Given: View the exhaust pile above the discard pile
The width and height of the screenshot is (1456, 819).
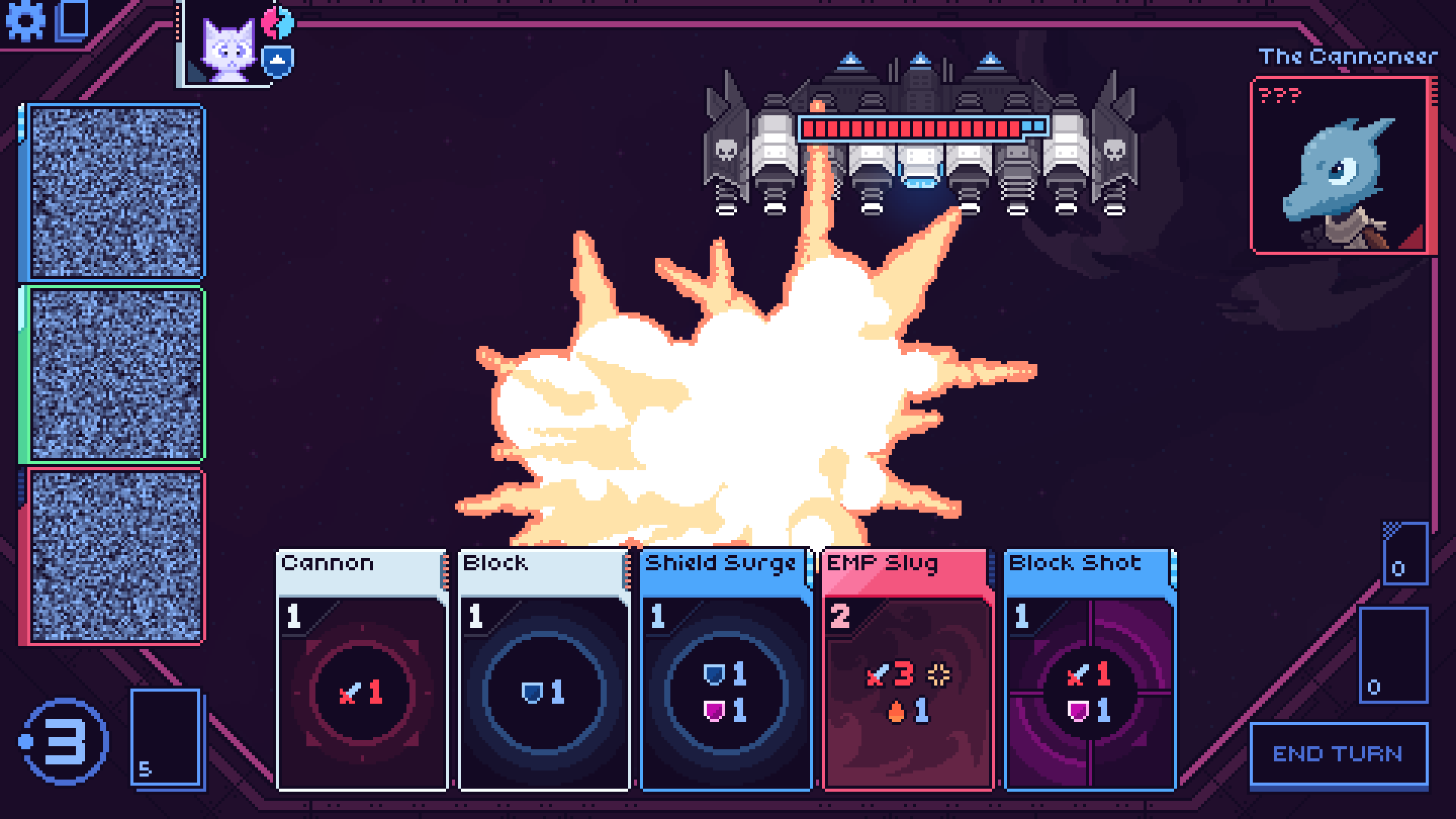Looking at the screenshot, I should 1405,554.
